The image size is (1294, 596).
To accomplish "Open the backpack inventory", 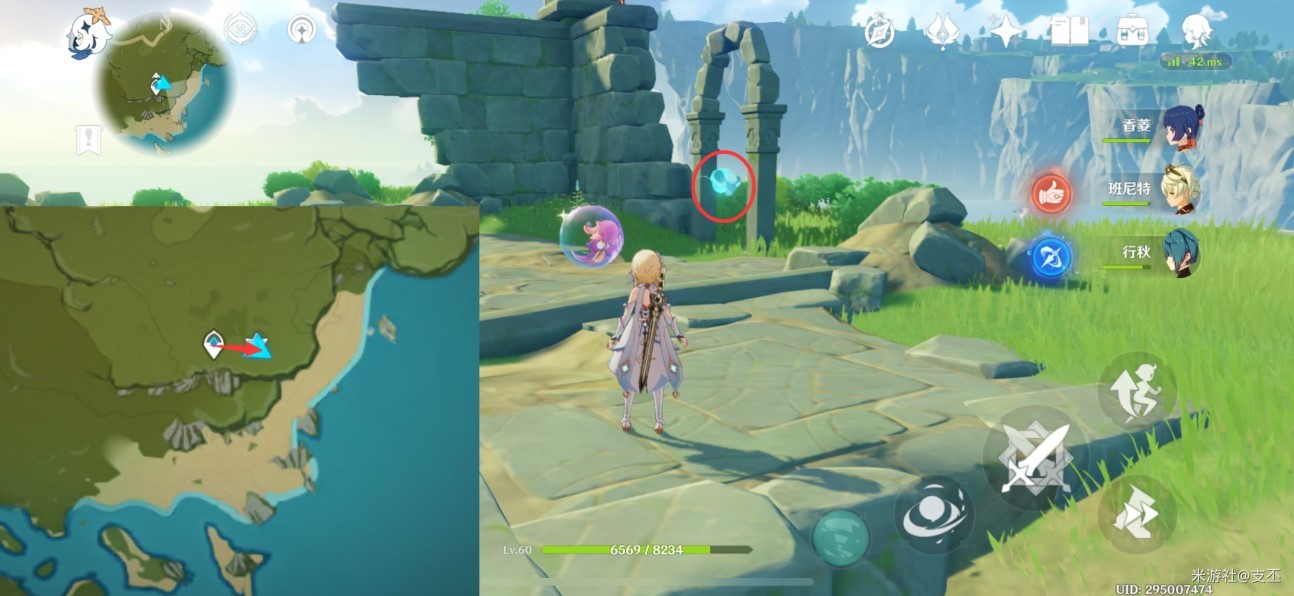I will (1132, 32).
